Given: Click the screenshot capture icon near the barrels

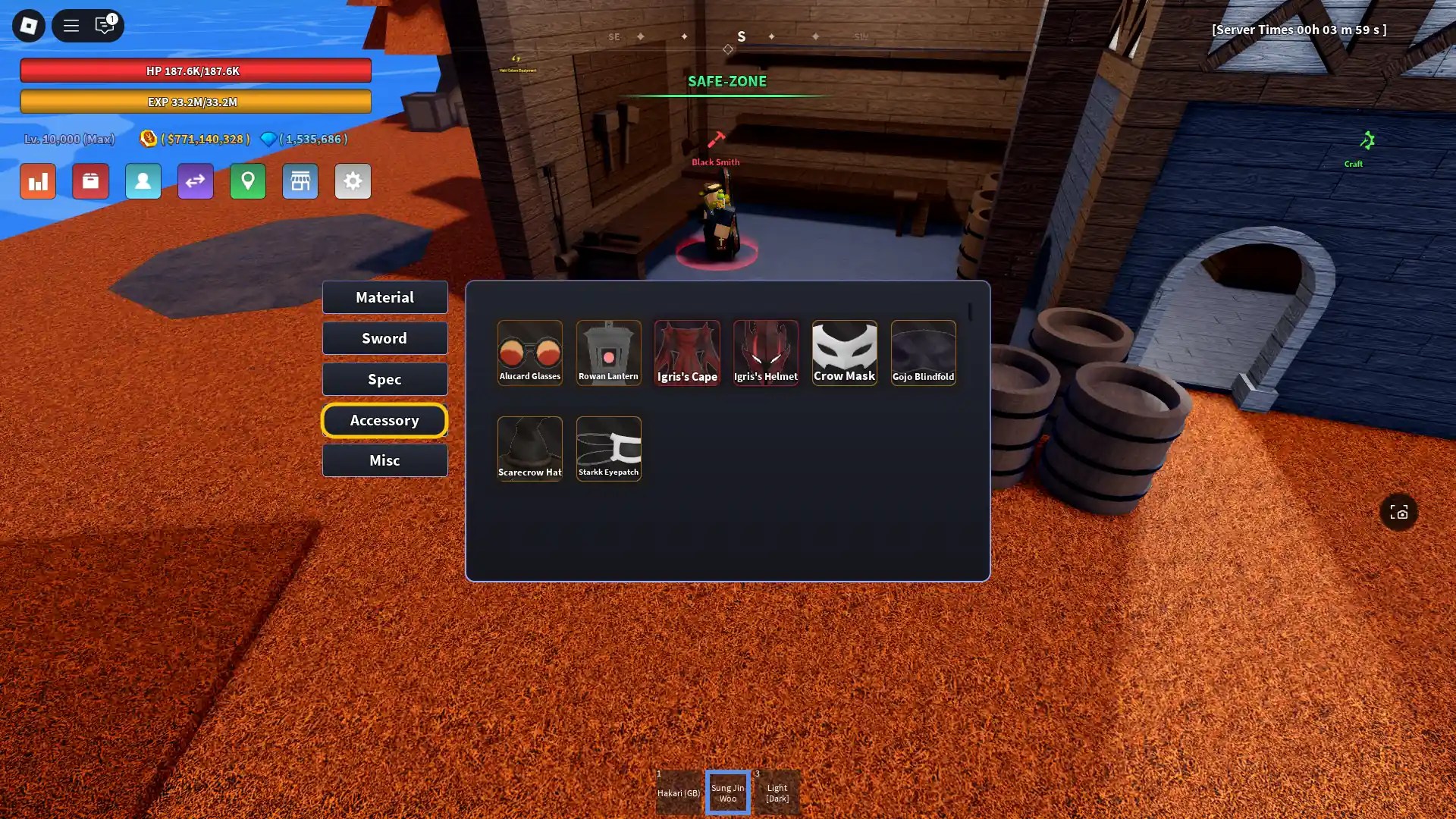Looking at the screenshot, I should [x=1398, y=512].
